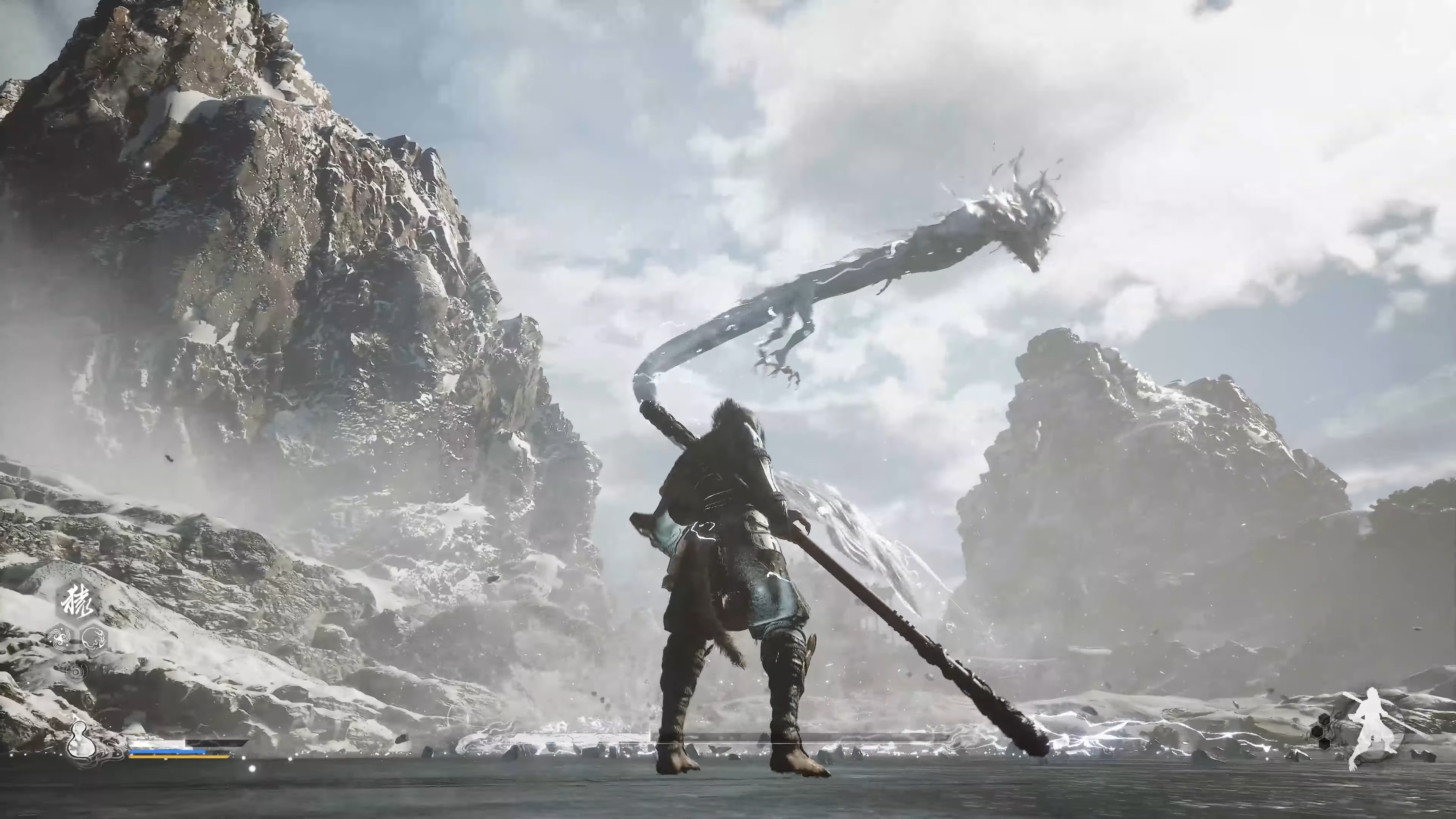Trigger the flaming orb spell icon
Screen dimensions: 1456x819
[x=93, y=639]
